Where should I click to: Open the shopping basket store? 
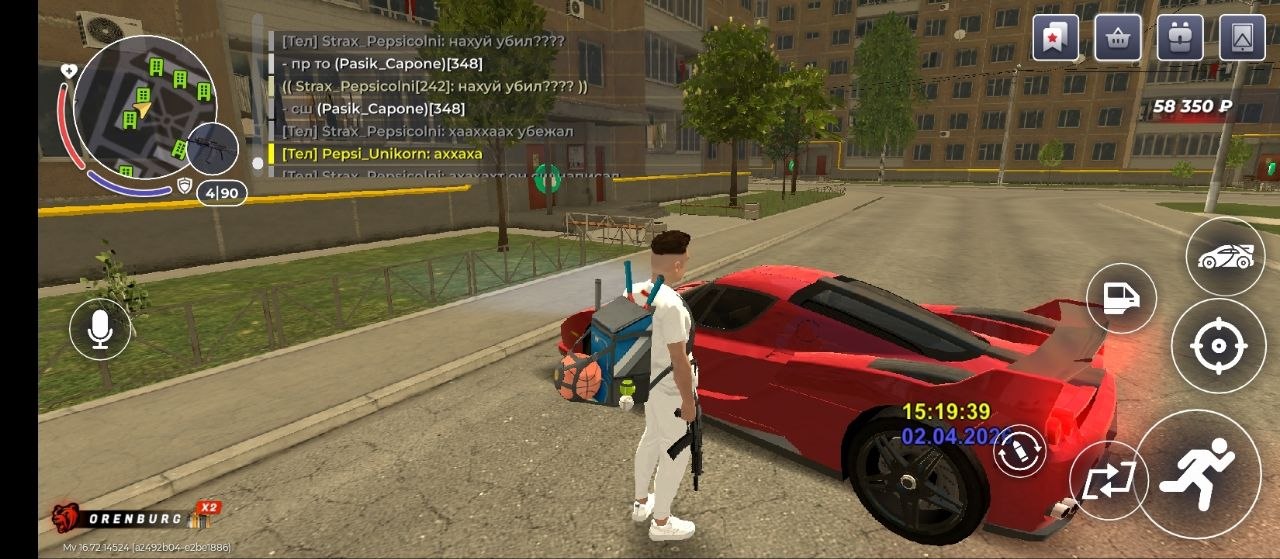(x=1118, y=38)
